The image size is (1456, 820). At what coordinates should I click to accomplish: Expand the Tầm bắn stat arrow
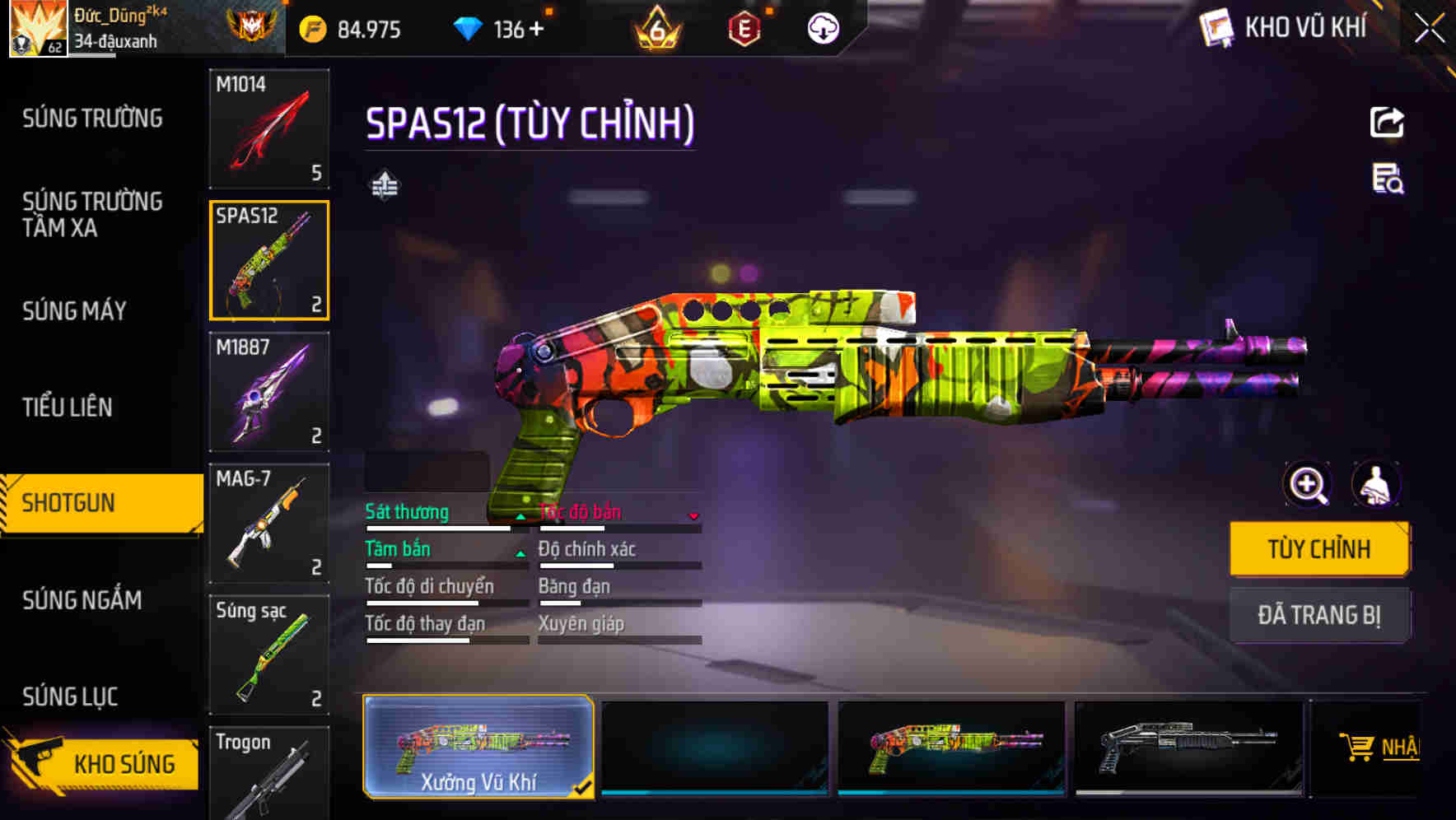pyautogui.click(x=520, y=555)
